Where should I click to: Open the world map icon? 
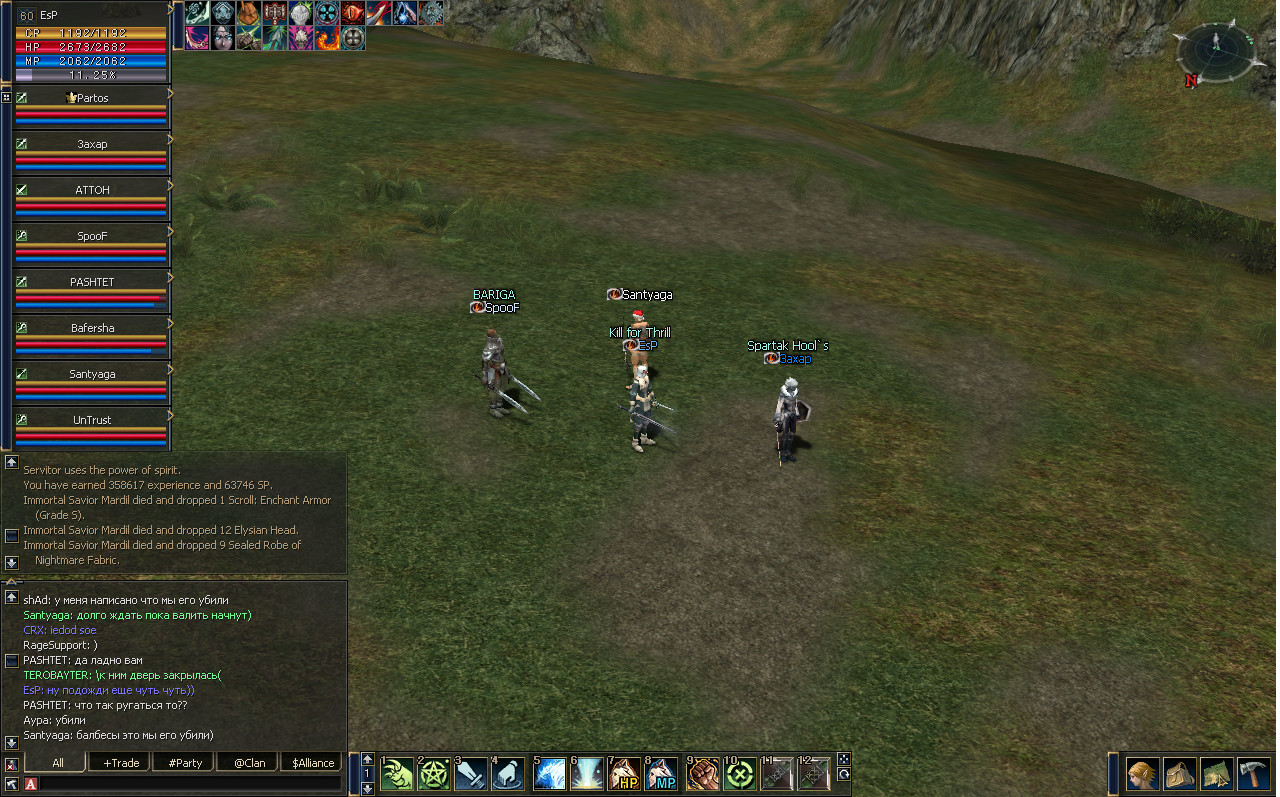pyautogui.click(x=1217, y=774)
